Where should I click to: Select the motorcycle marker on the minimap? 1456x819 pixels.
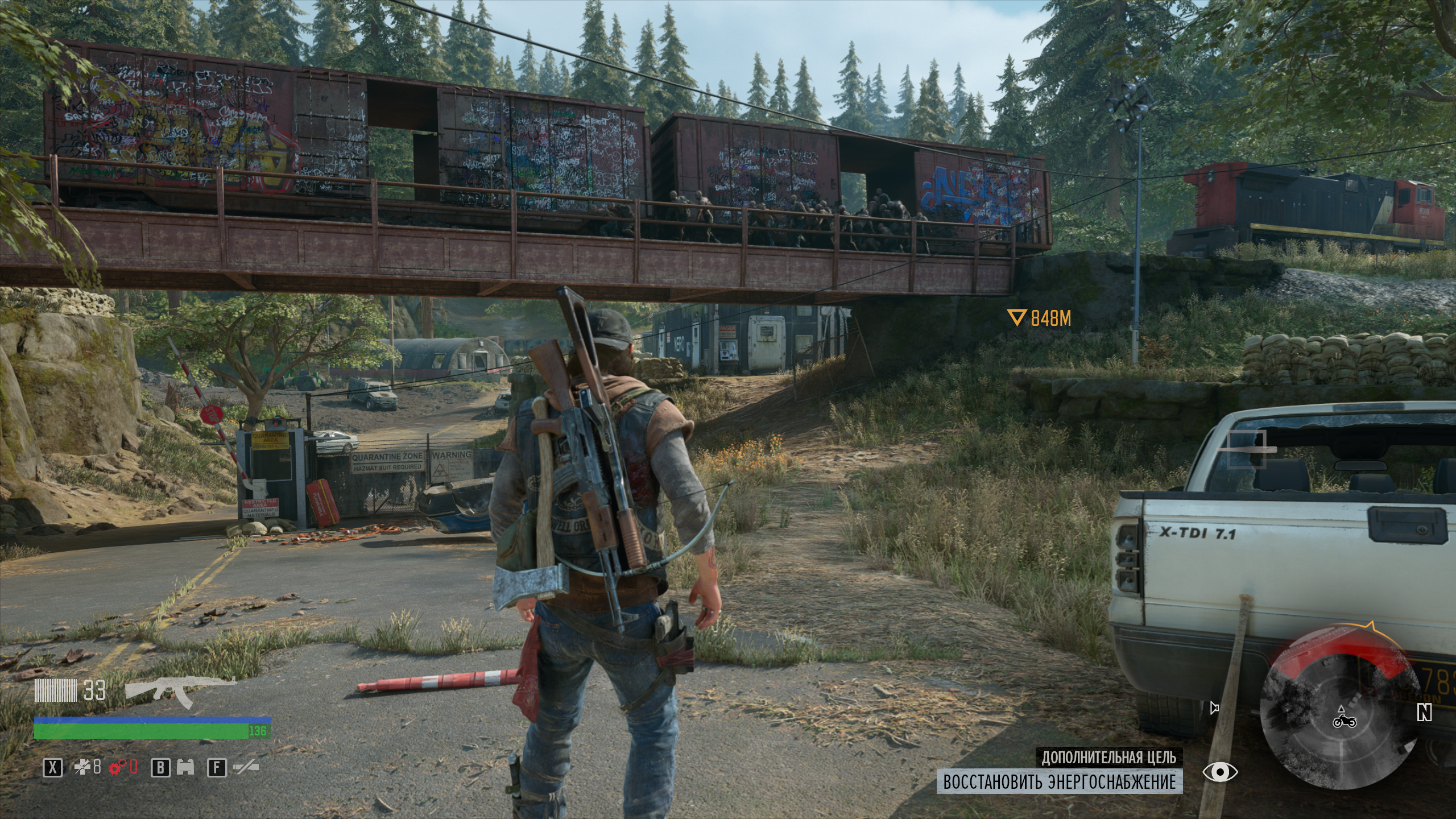coord(1344,721)
